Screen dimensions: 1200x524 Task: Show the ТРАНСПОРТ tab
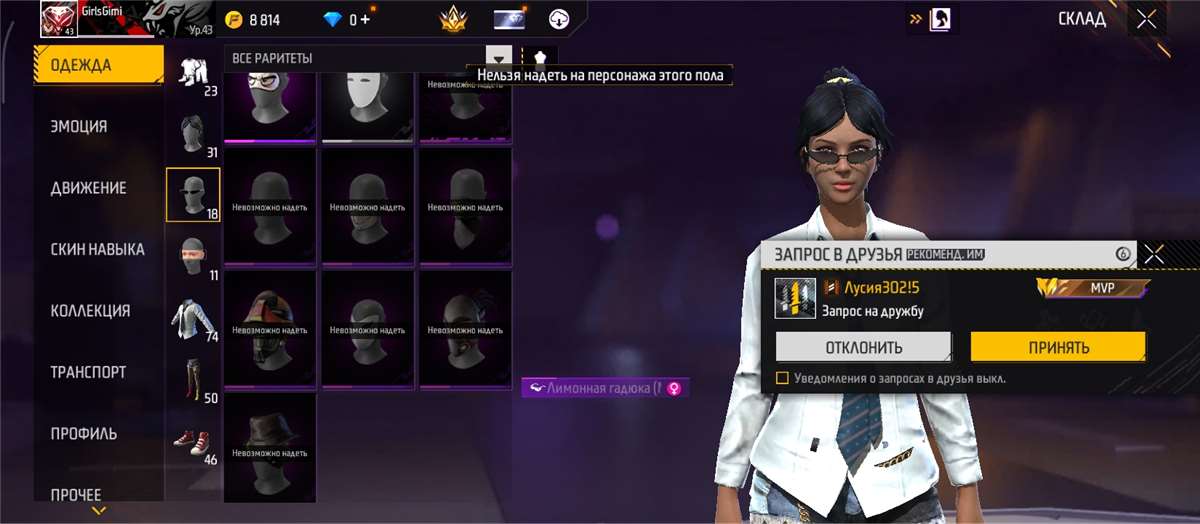point(88,372)
